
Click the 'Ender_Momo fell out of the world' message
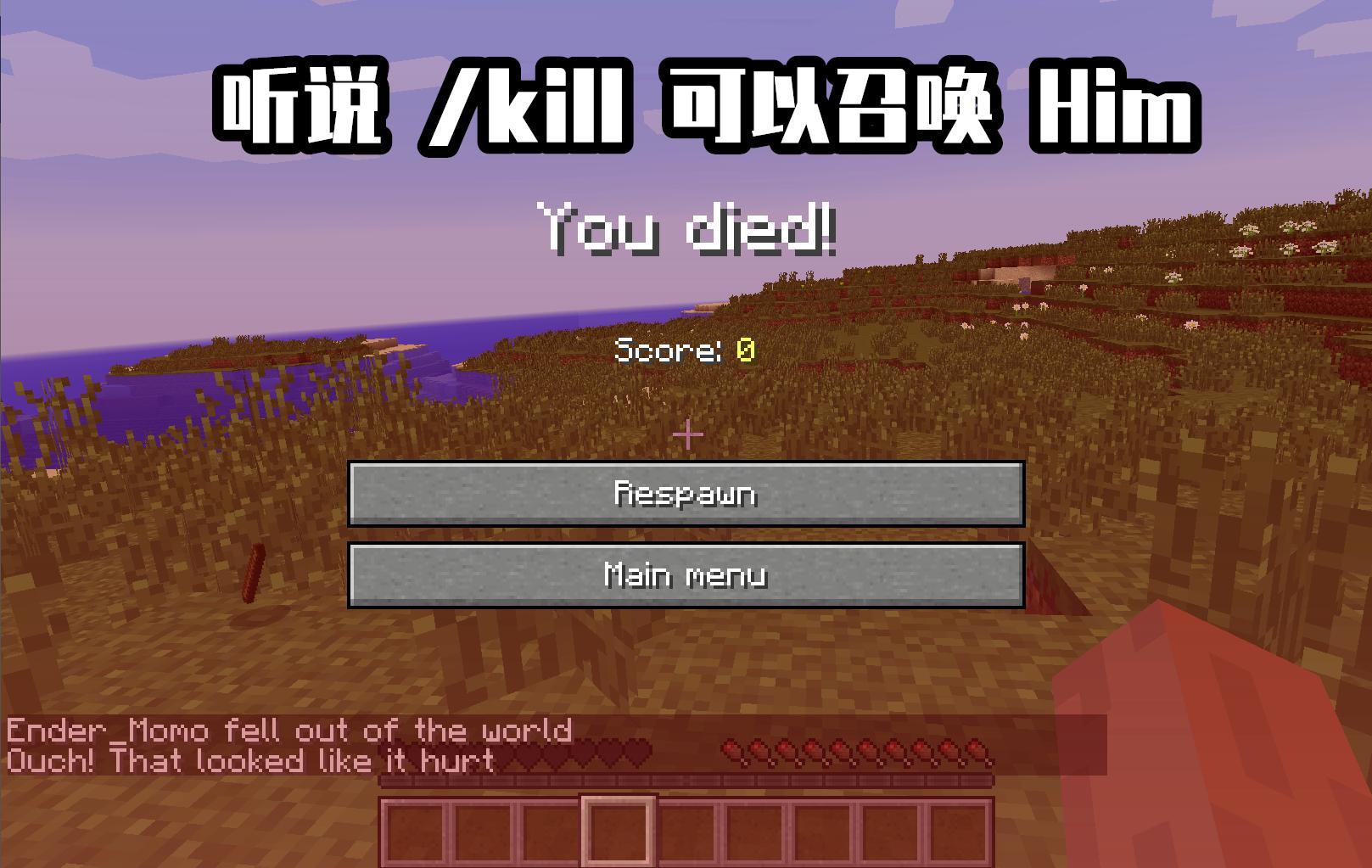[288, 726]
